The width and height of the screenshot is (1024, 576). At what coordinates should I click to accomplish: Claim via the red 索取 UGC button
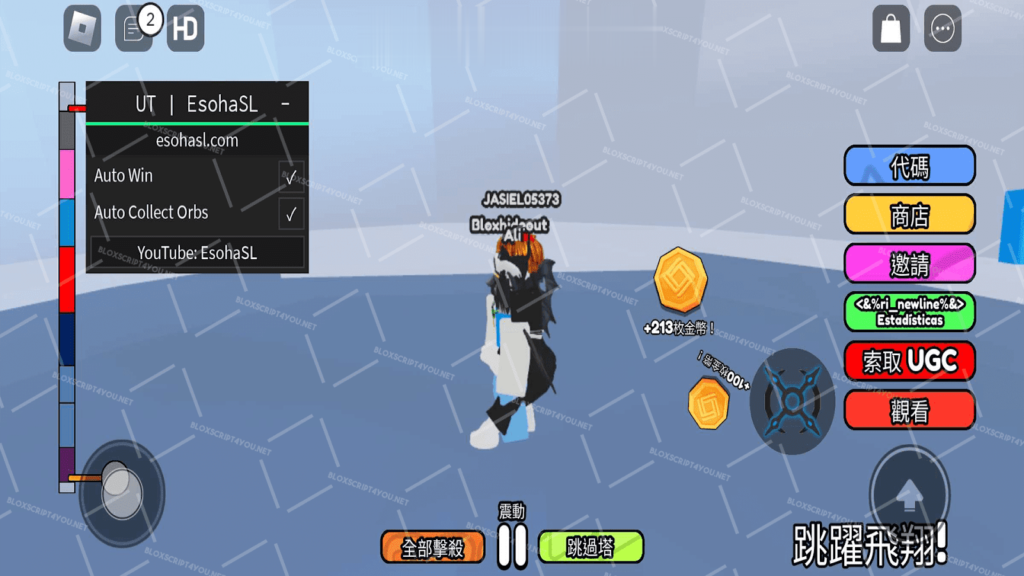coord(909,361)
